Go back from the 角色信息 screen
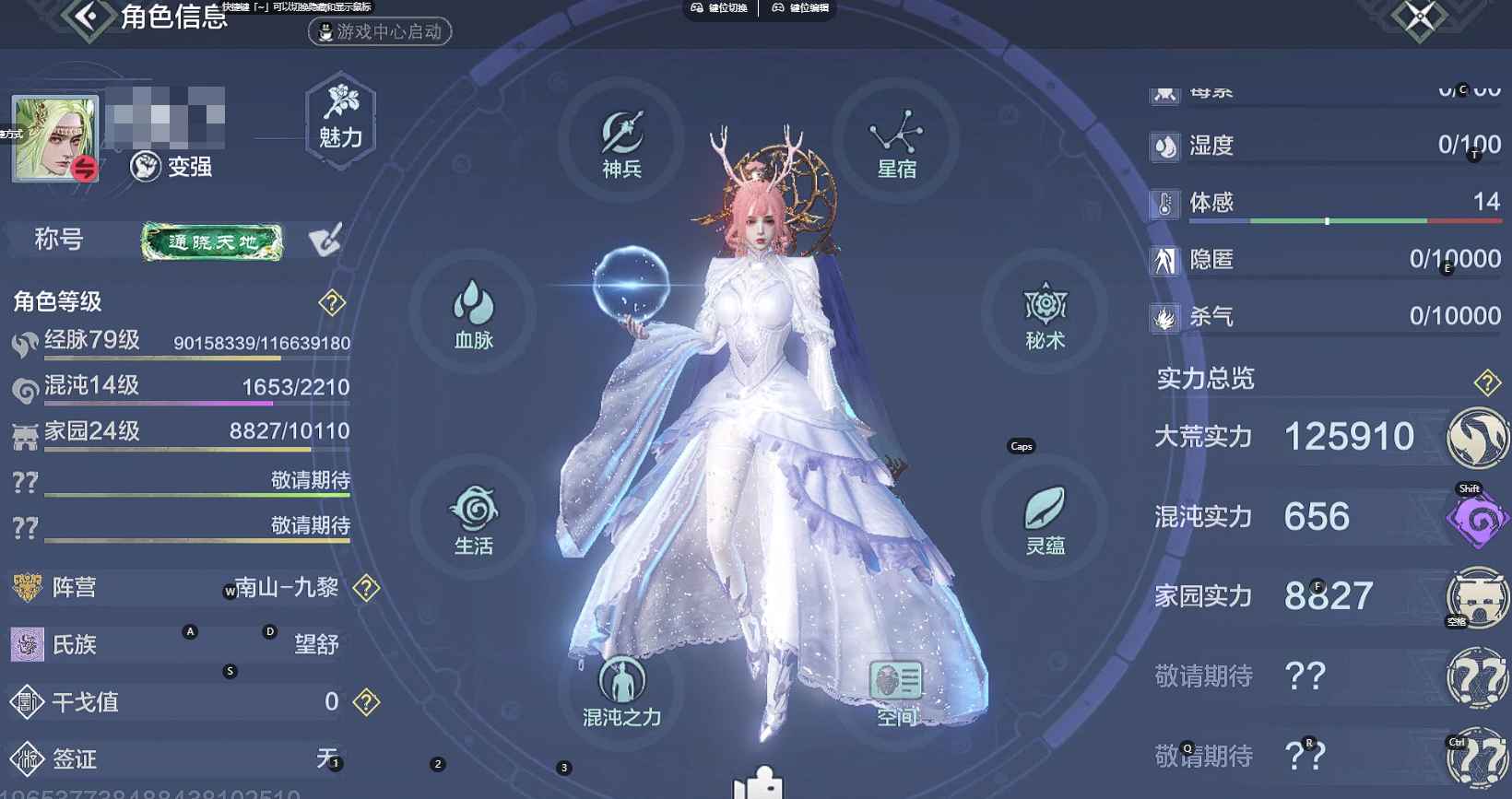This screenshot has width=1512, height=799. pos(88,17)
